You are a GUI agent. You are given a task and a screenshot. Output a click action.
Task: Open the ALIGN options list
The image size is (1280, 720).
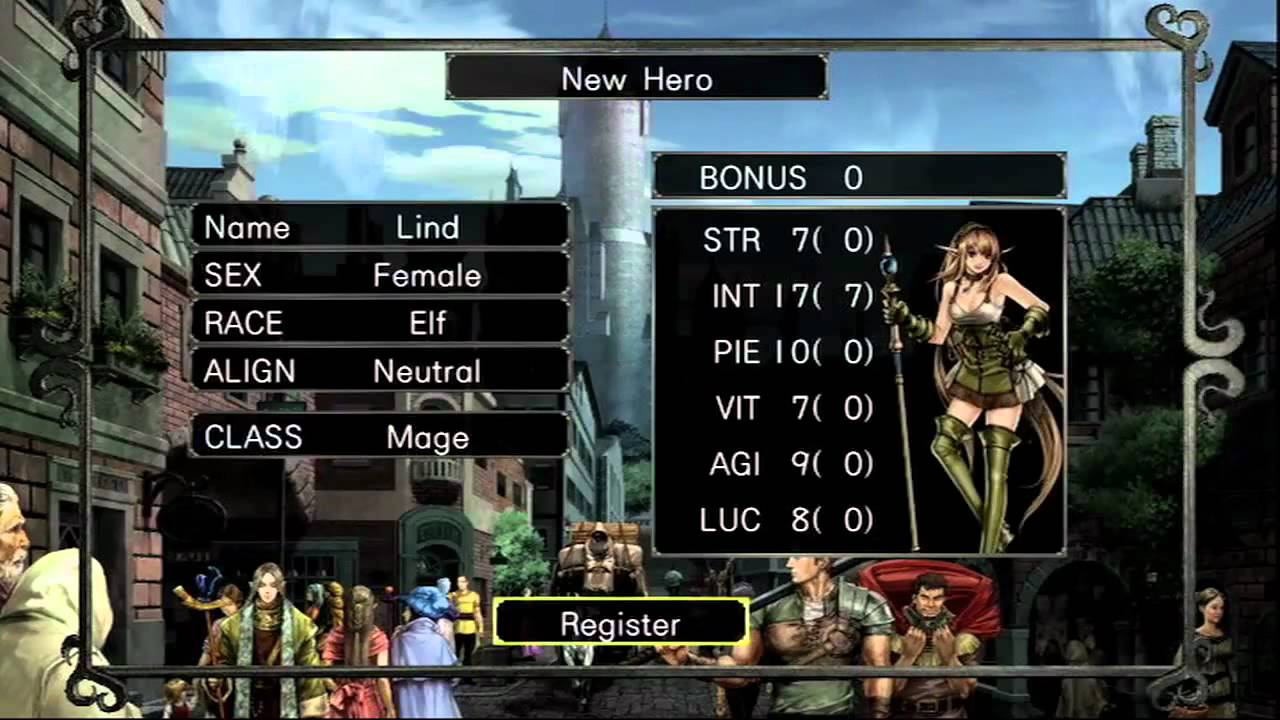point(380,371)
